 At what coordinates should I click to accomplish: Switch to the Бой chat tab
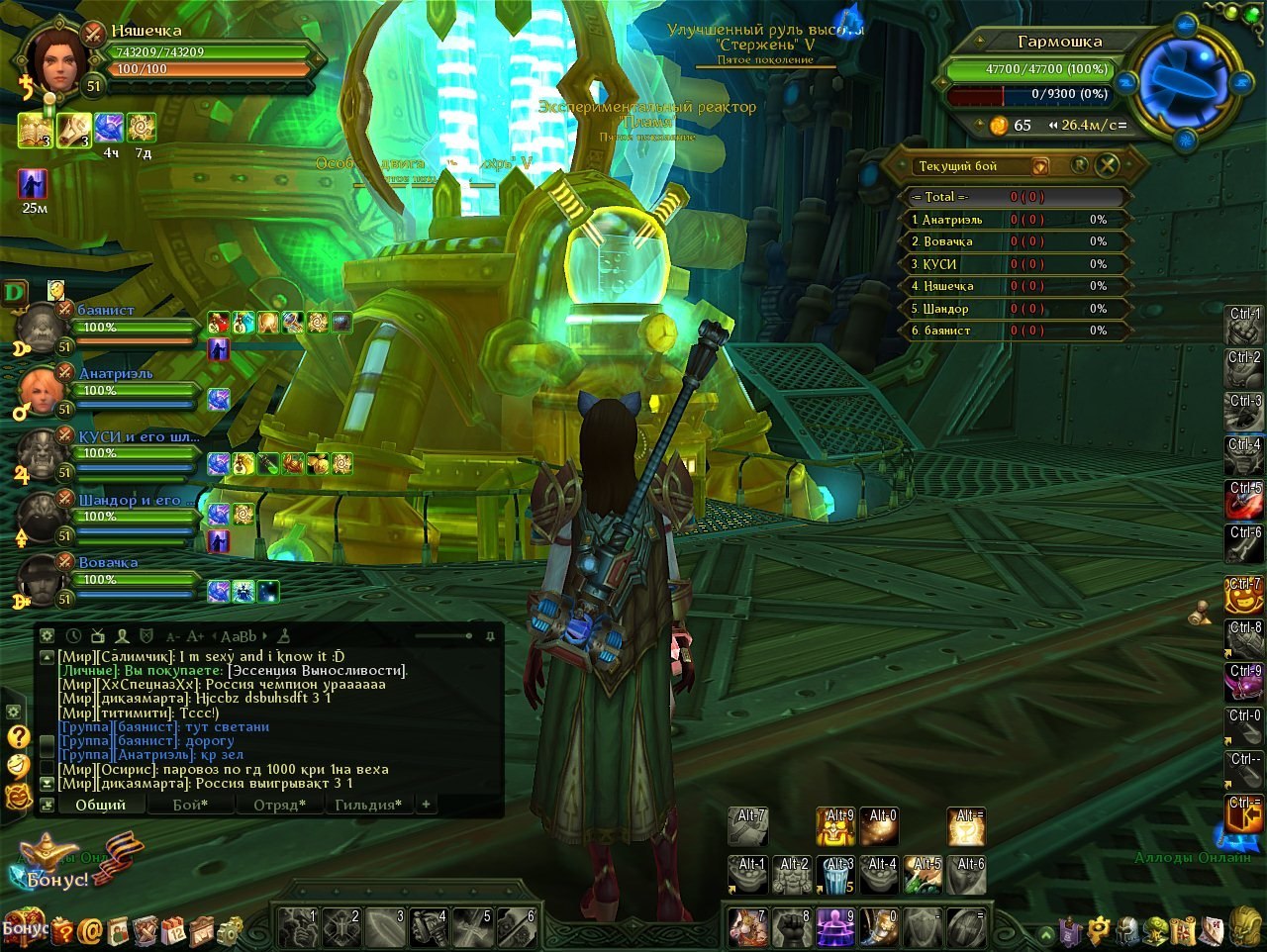coord(190,805)
